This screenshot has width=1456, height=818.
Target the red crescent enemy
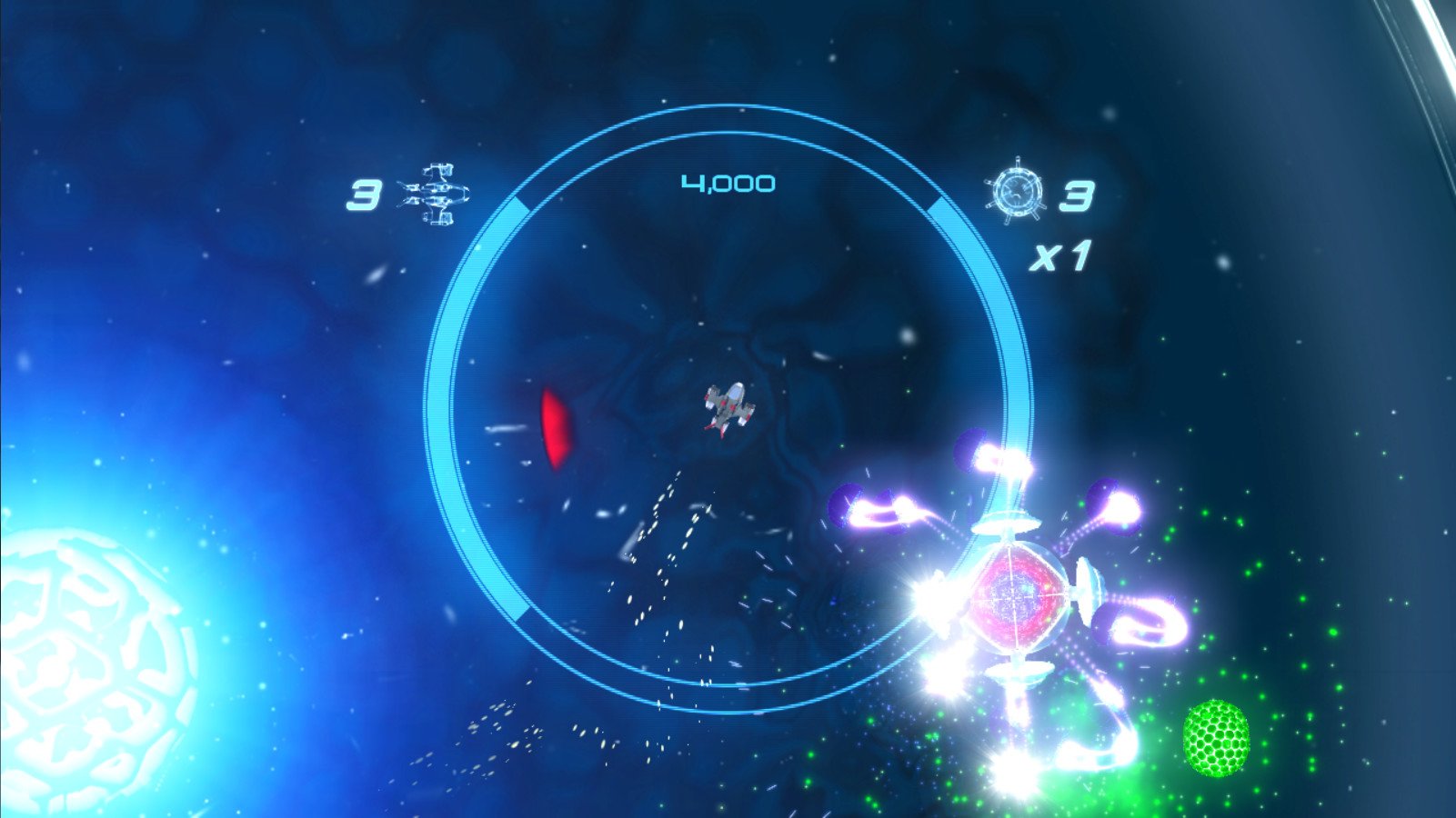(x=557, y=427)
